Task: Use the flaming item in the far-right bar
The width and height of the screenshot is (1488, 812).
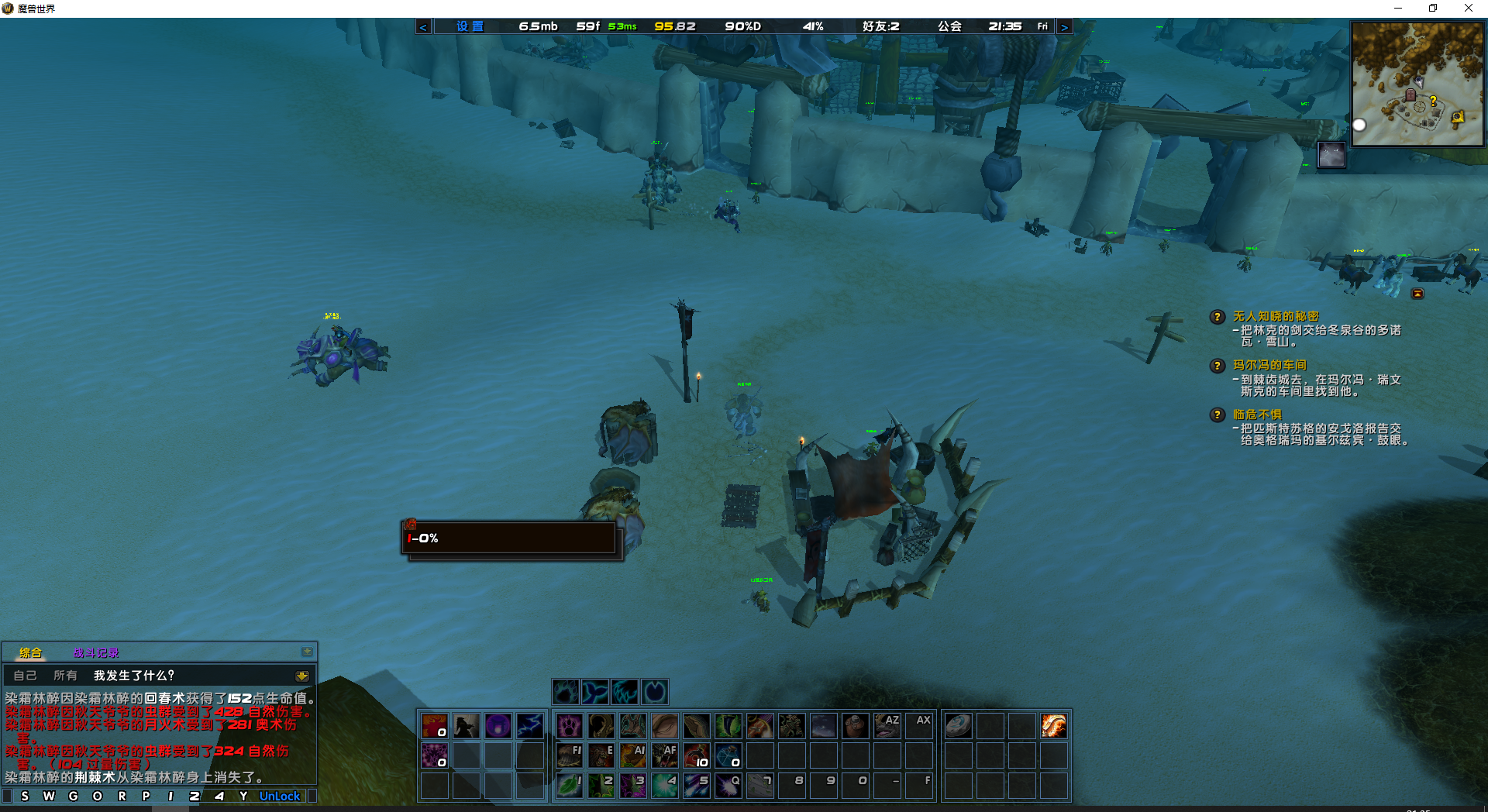Action: point(1053,726)
